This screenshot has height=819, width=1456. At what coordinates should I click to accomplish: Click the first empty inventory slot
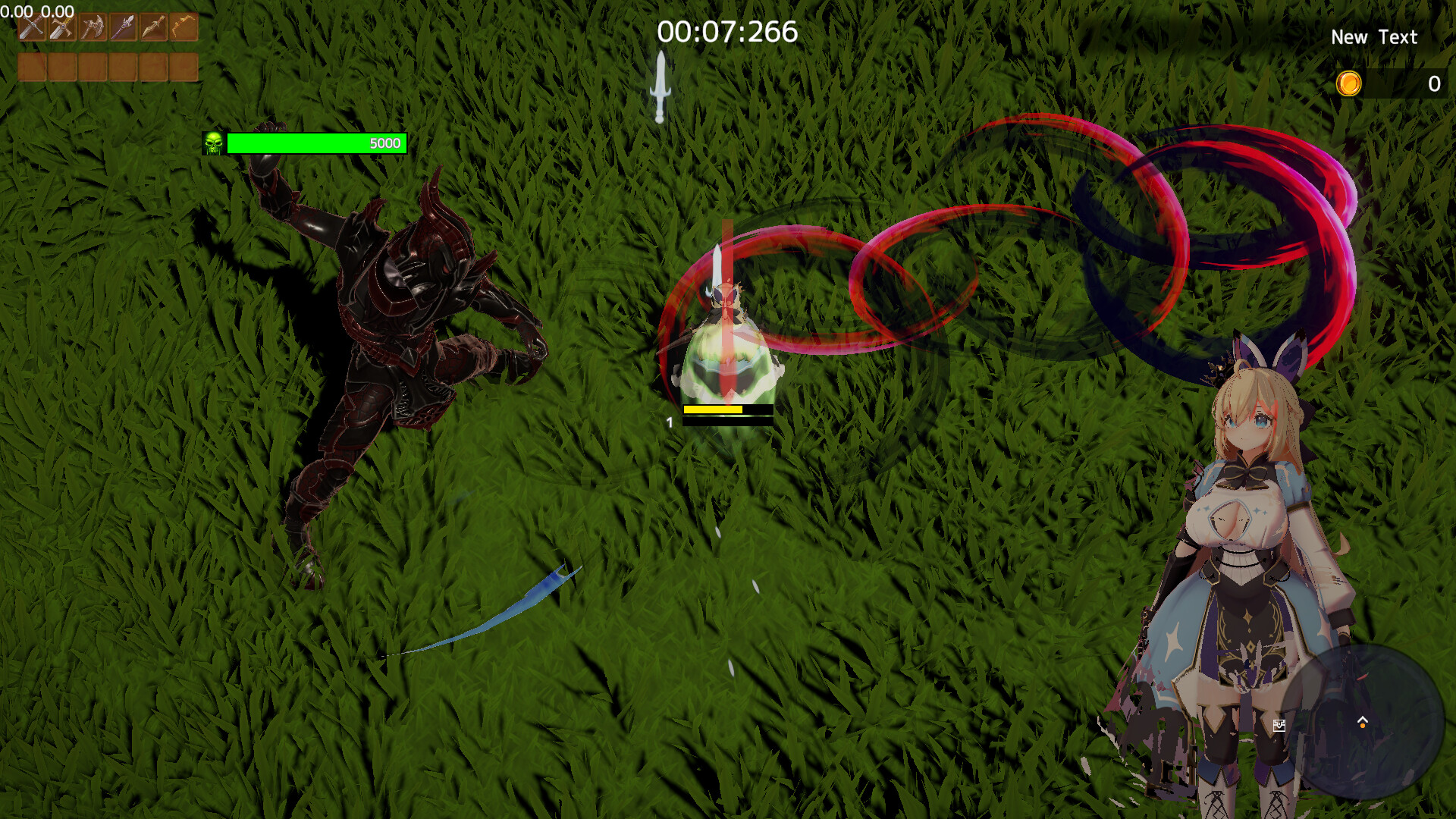(x=31, y=68)
